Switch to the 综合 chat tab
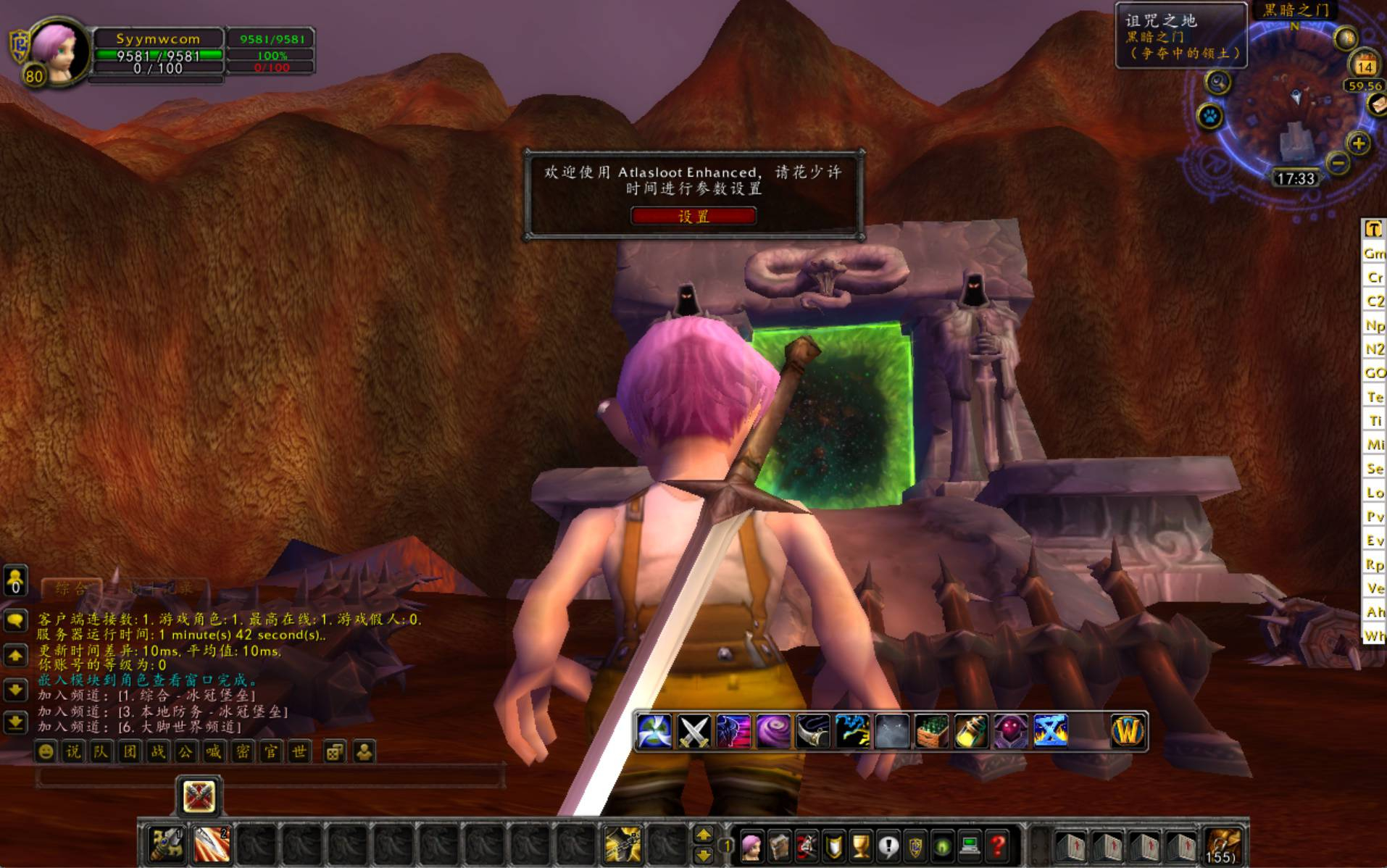This screenshot has width=1387, height=868. pos(70,588)
